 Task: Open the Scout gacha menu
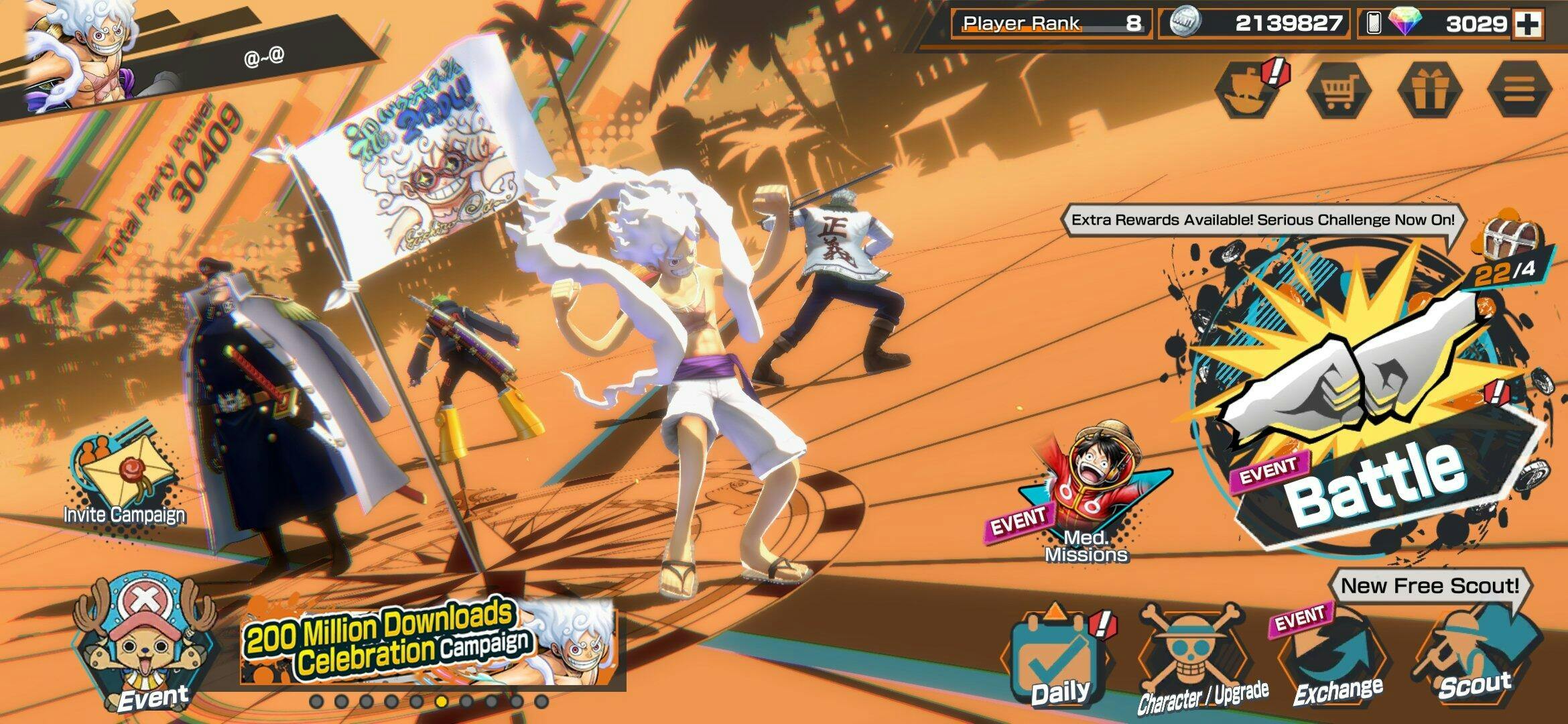(x=1474, y=660)
